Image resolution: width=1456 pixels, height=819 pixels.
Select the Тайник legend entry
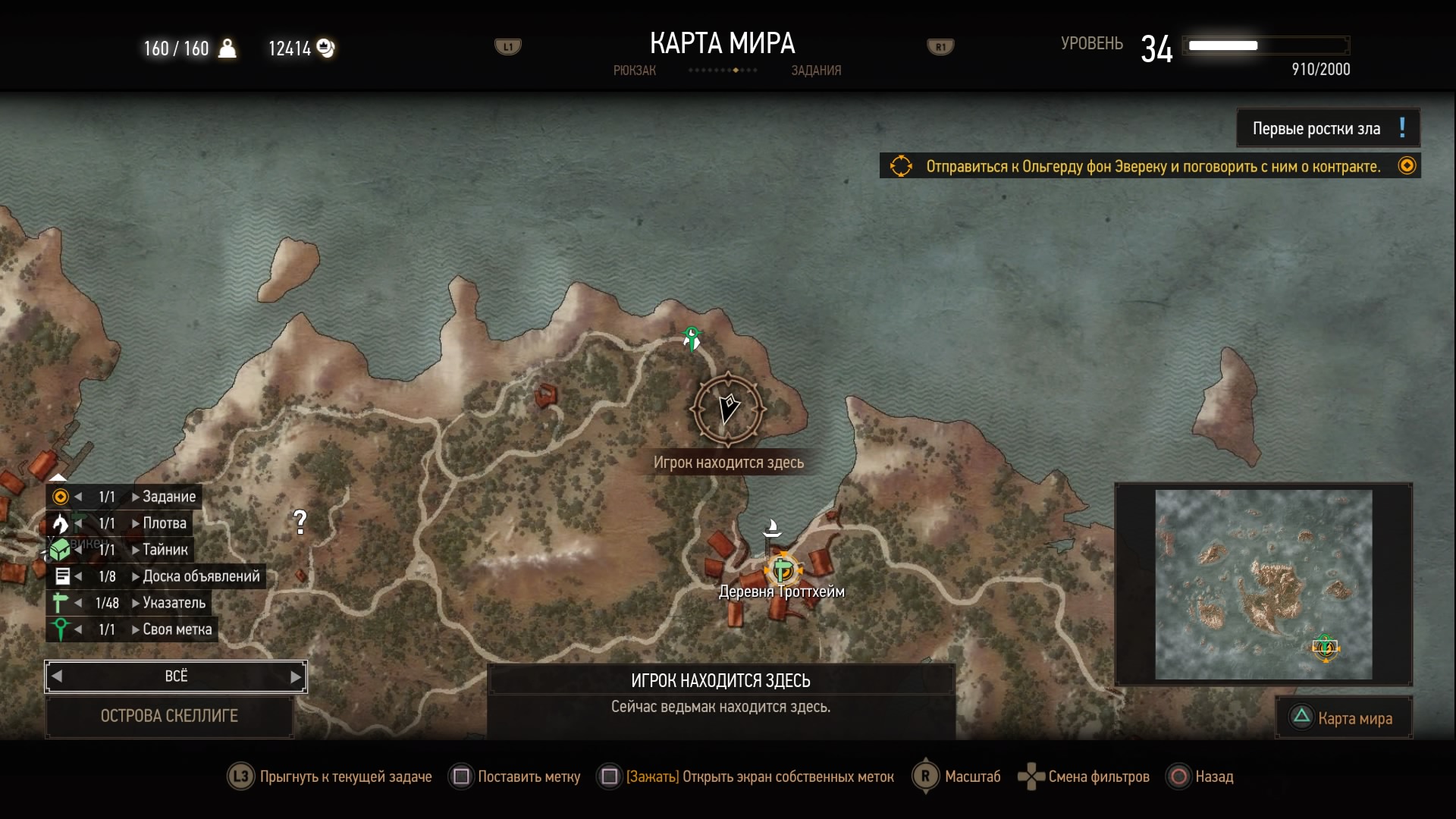[165, 550]
